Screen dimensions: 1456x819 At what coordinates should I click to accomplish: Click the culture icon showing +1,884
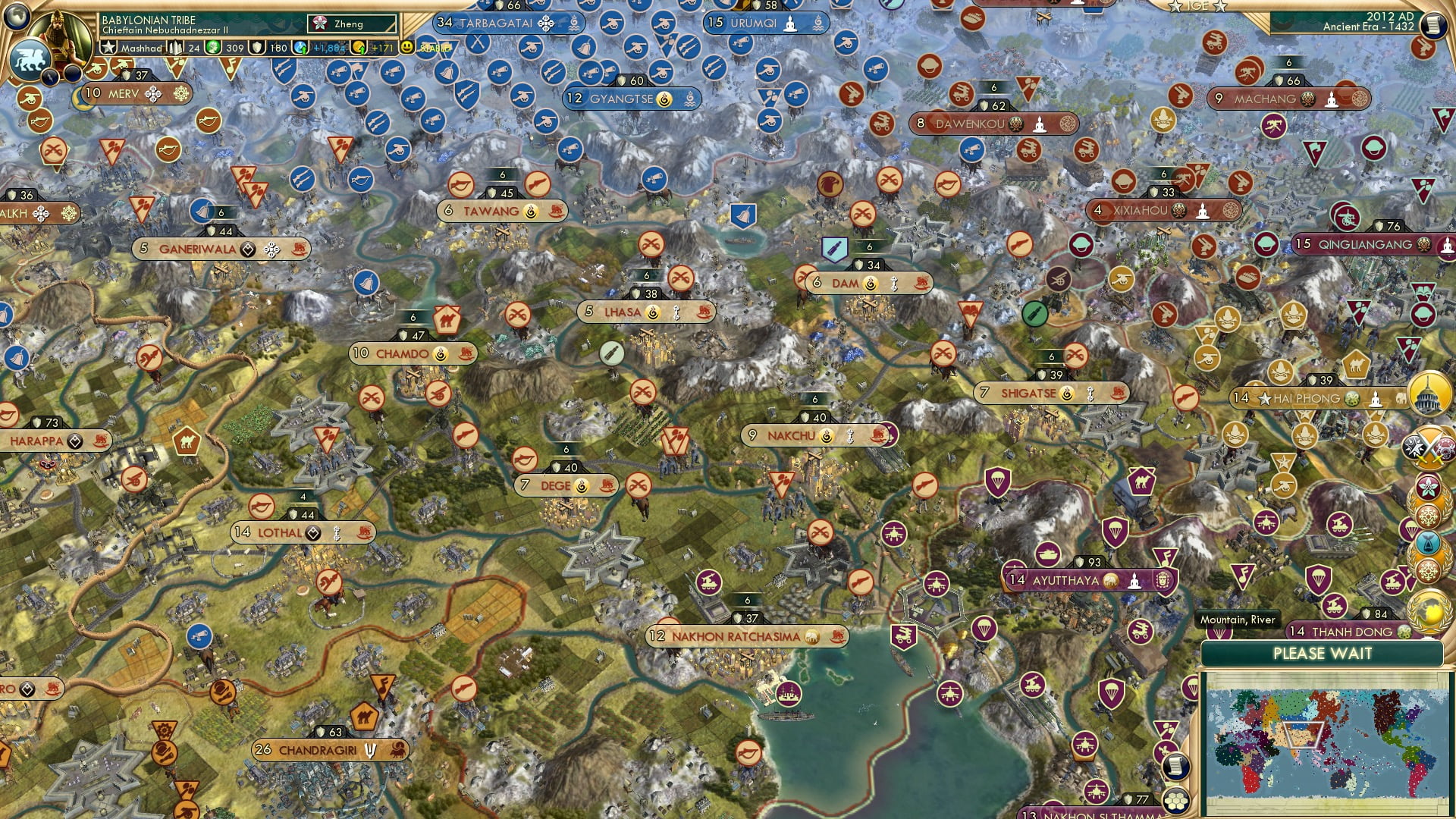point(301,48)
